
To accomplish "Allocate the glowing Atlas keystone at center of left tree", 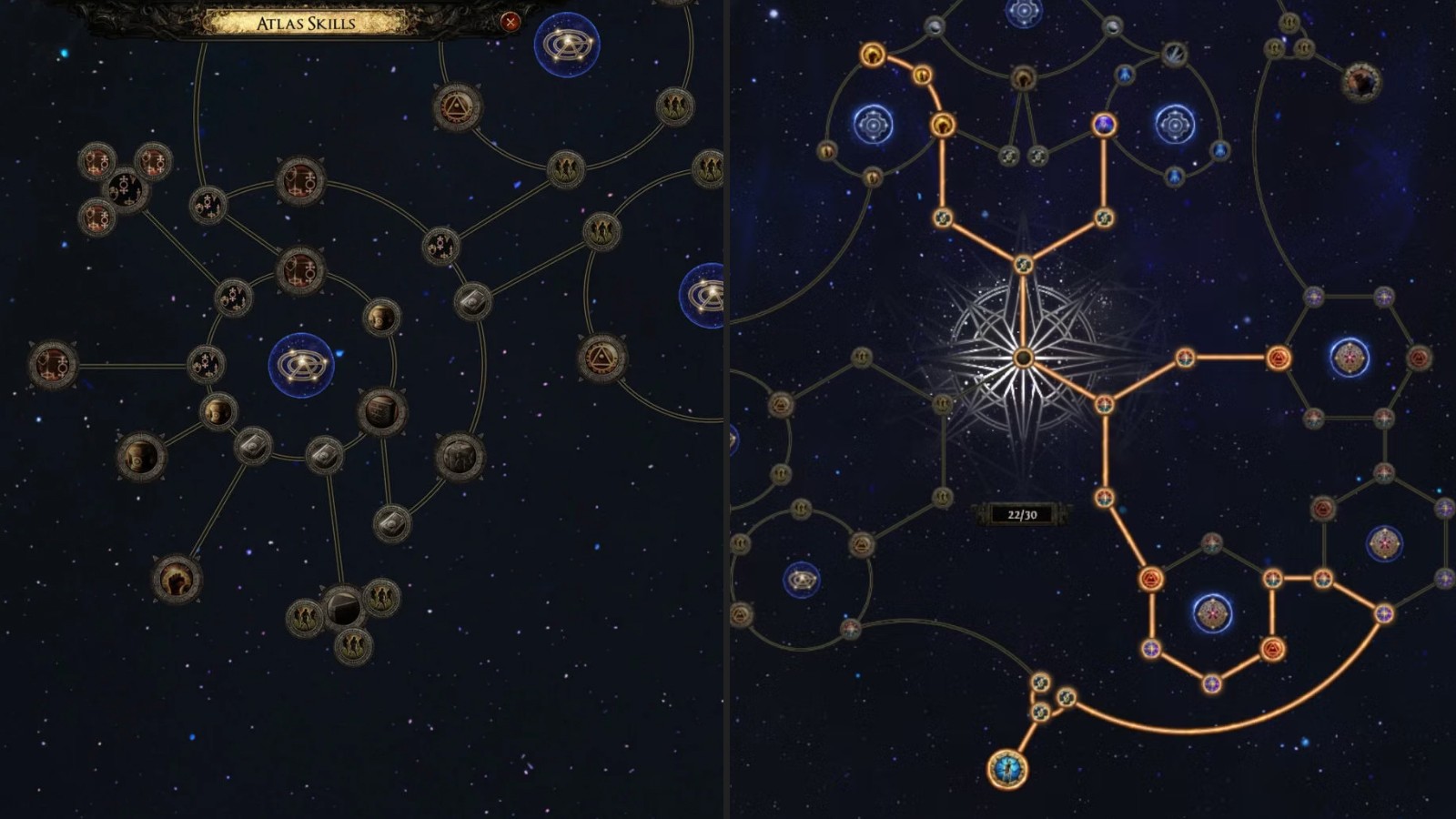I will (300, 364).
